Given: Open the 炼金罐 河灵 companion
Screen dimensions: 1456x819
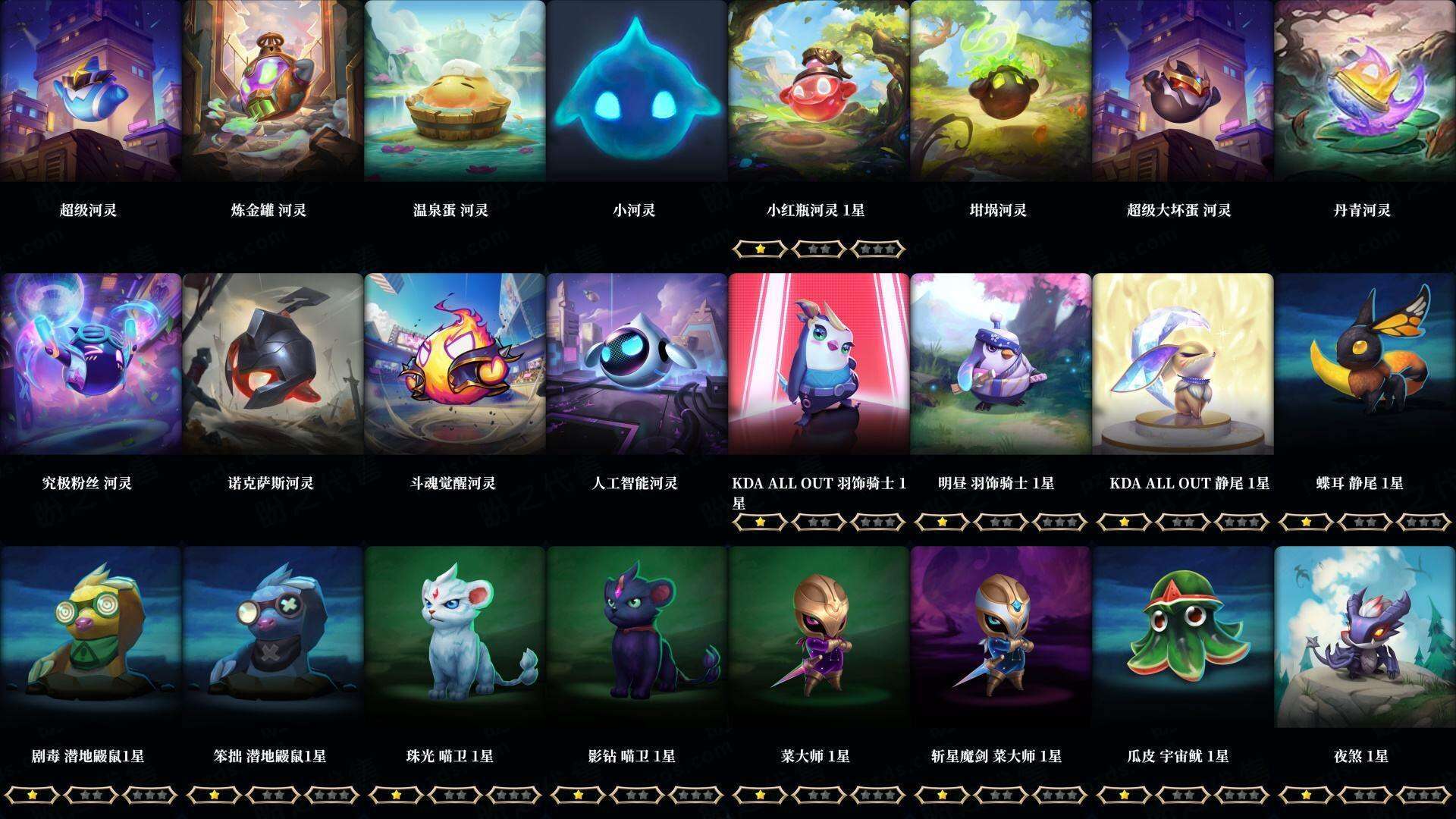Looking at the screenshot, I should point(273,91).
